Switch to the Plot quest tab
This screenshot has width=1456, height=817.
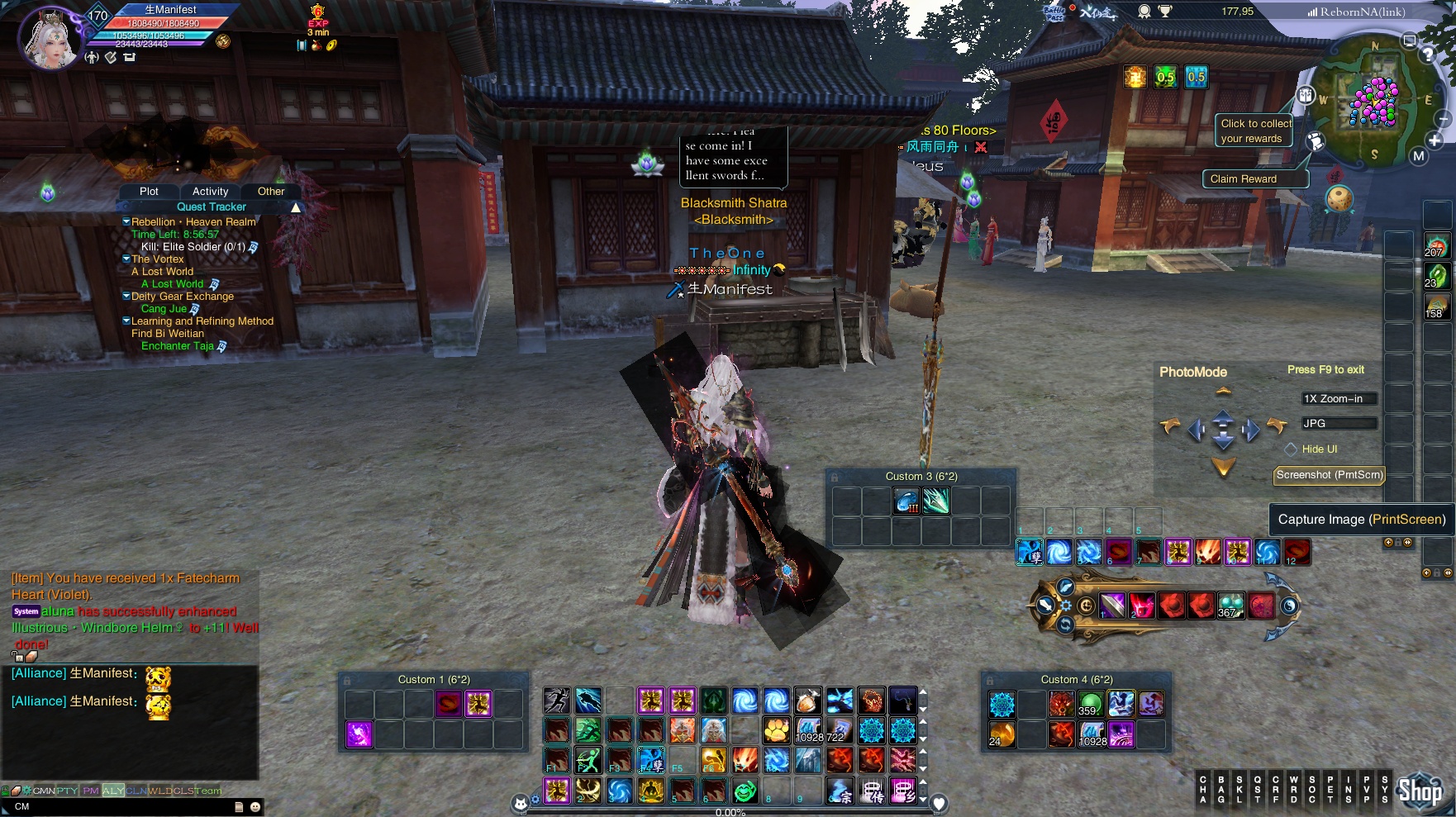149,192
